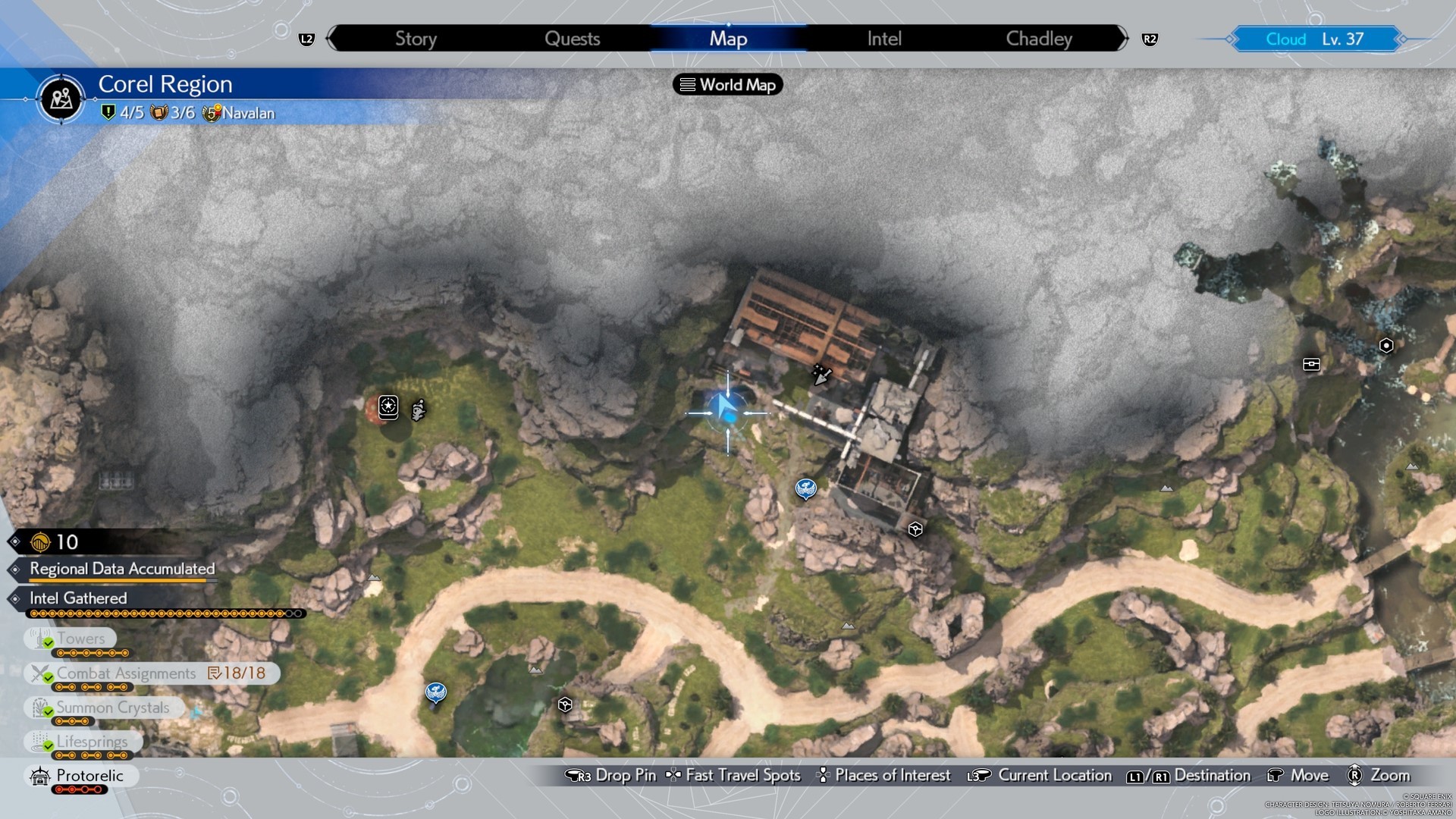Open the Chadley tab
Screen dimensions: 1456x819
point(1039,39)
